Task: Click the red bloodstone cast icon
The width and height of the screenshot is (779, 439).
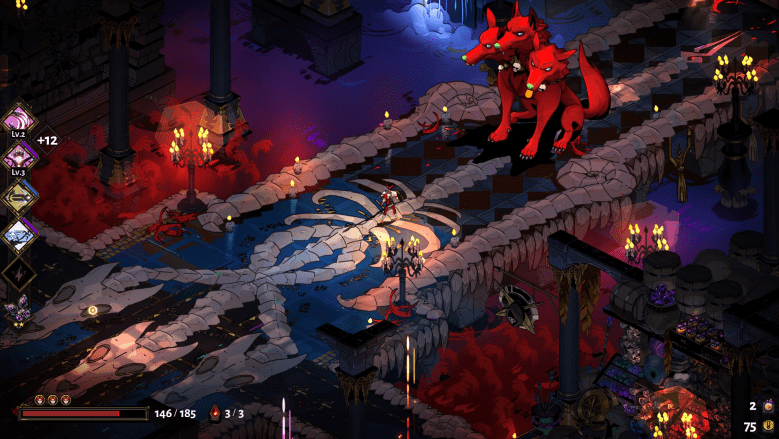Action: click(214, 412)
